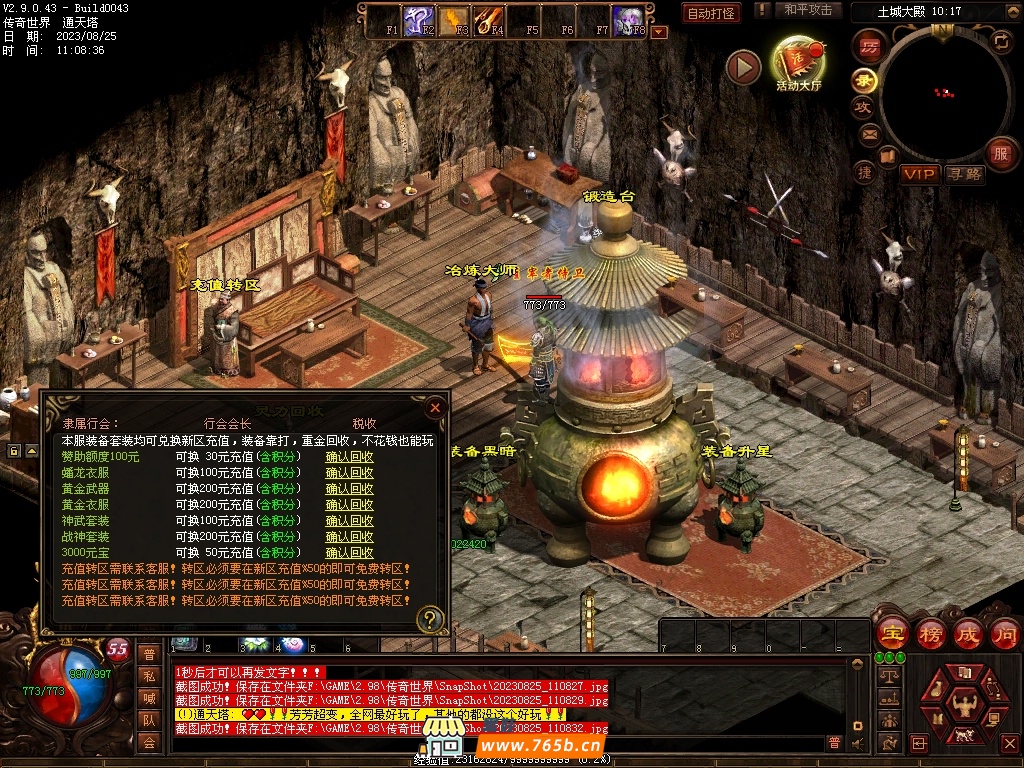
Task: Open the 宝 treasure shop button
Action: coord(891,633)
